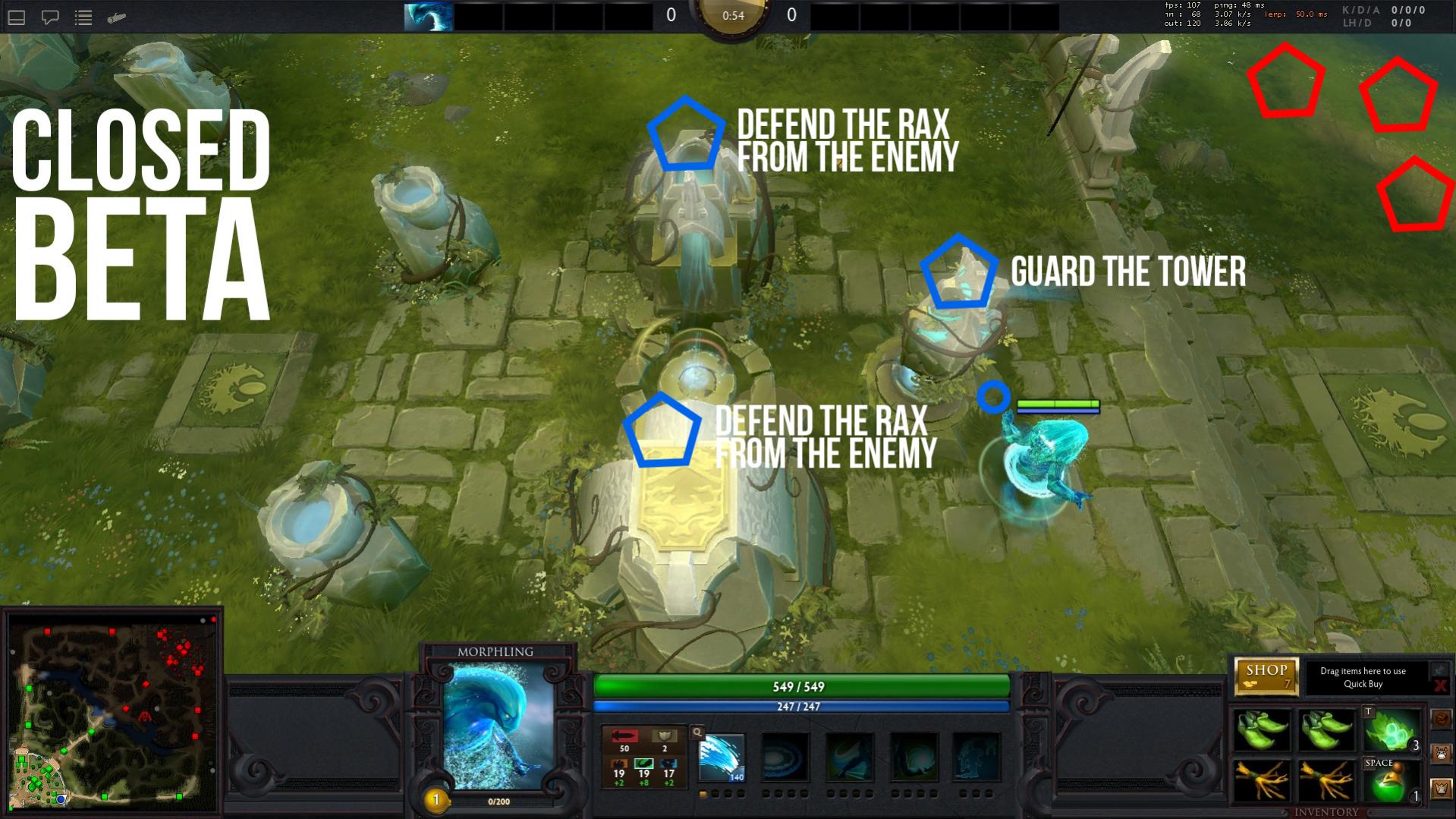Click the donkey courier button
Screen dimensions: 1456x819
(x=1441, y=754)
